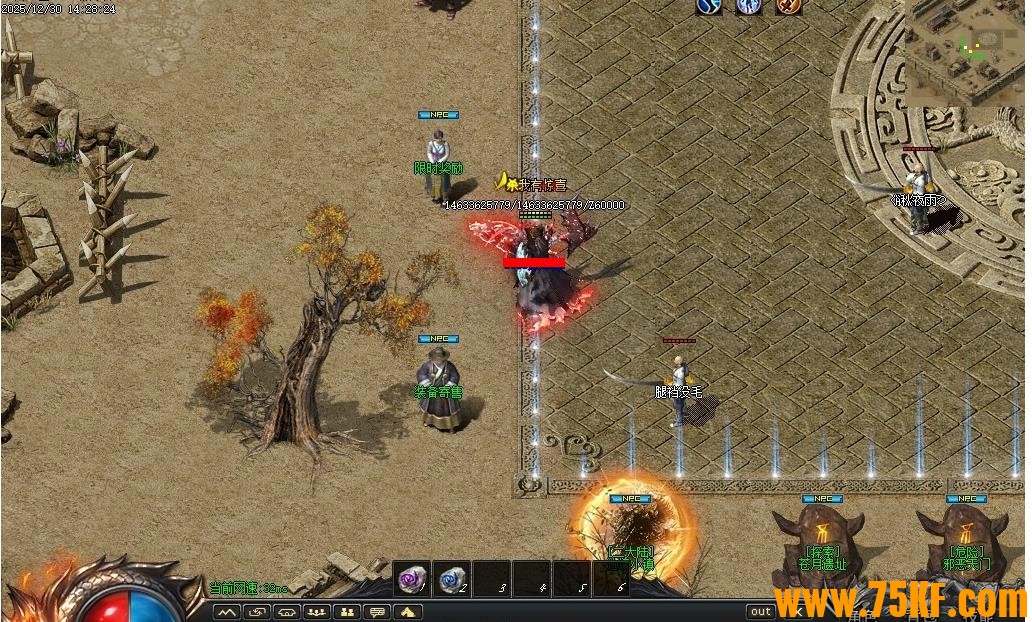Open the two-person toolbar button
Image resolution: width=1032 pixels, height=622 pixels.
[347, 611]
